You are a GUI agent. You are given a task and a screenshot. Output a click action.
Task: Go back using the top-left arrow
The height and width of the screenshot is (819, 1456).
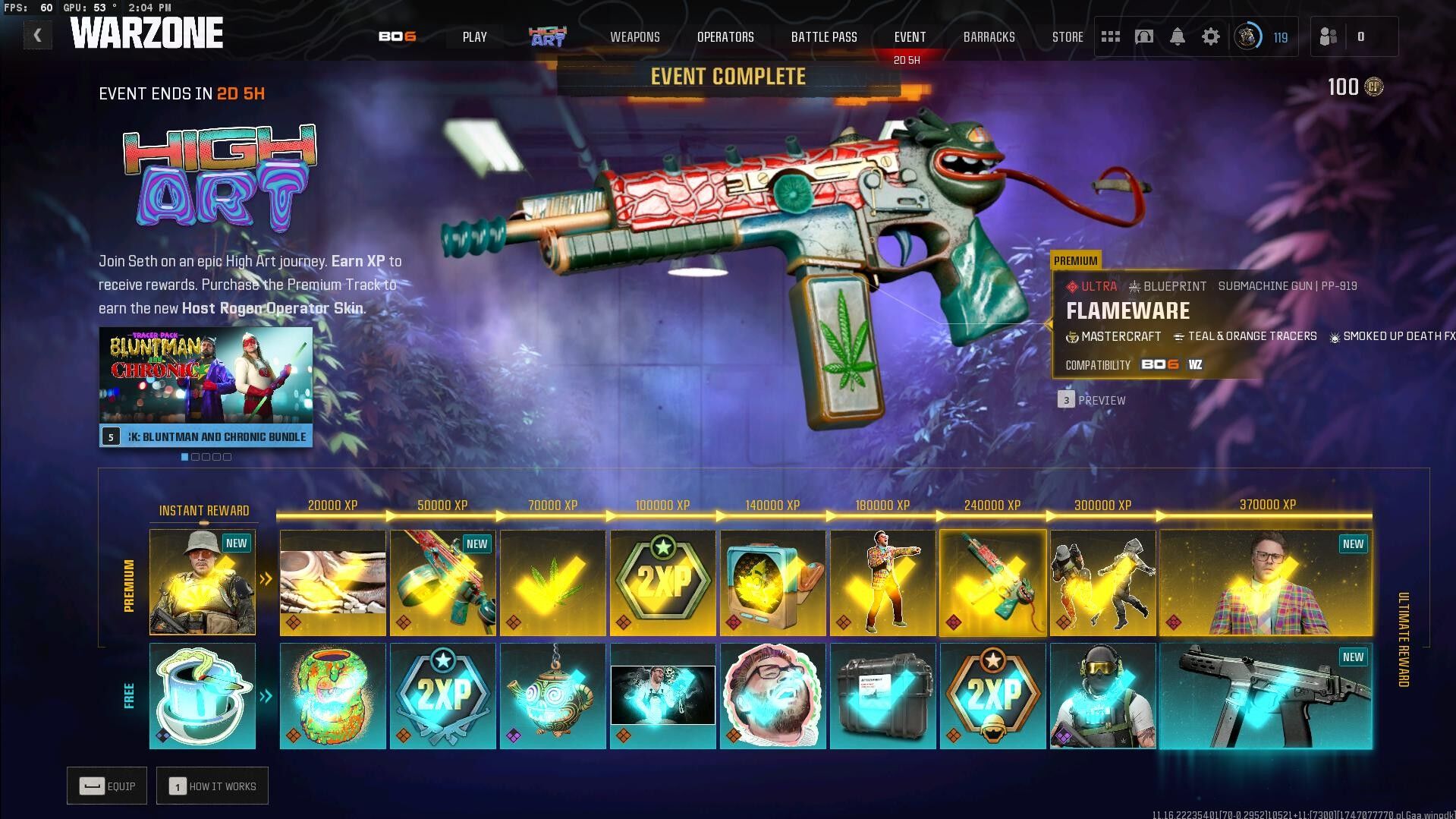37,35
